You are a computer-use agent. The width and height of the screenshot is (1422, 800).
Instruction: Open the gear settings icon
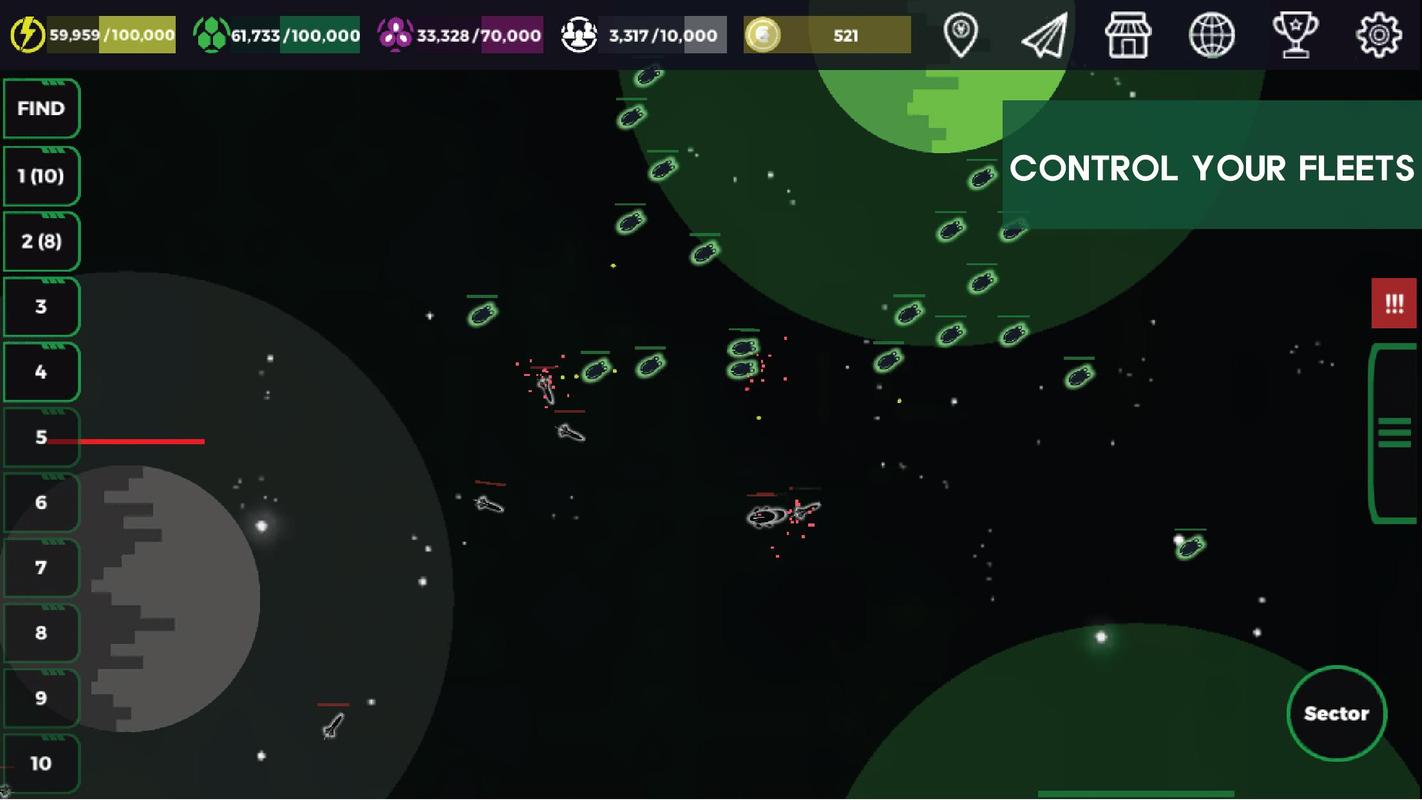coord(1378,35)
